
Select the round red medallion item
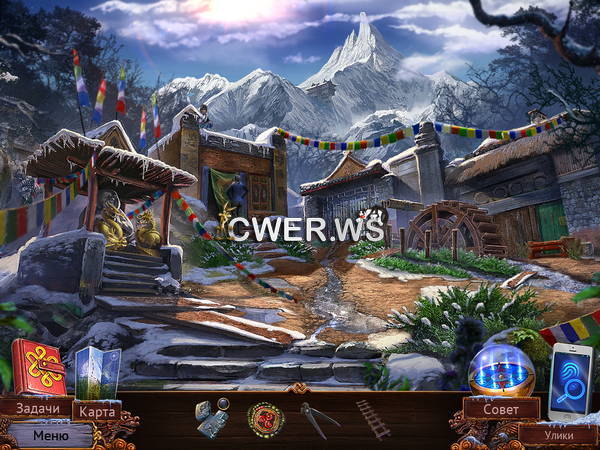point(266,416)
